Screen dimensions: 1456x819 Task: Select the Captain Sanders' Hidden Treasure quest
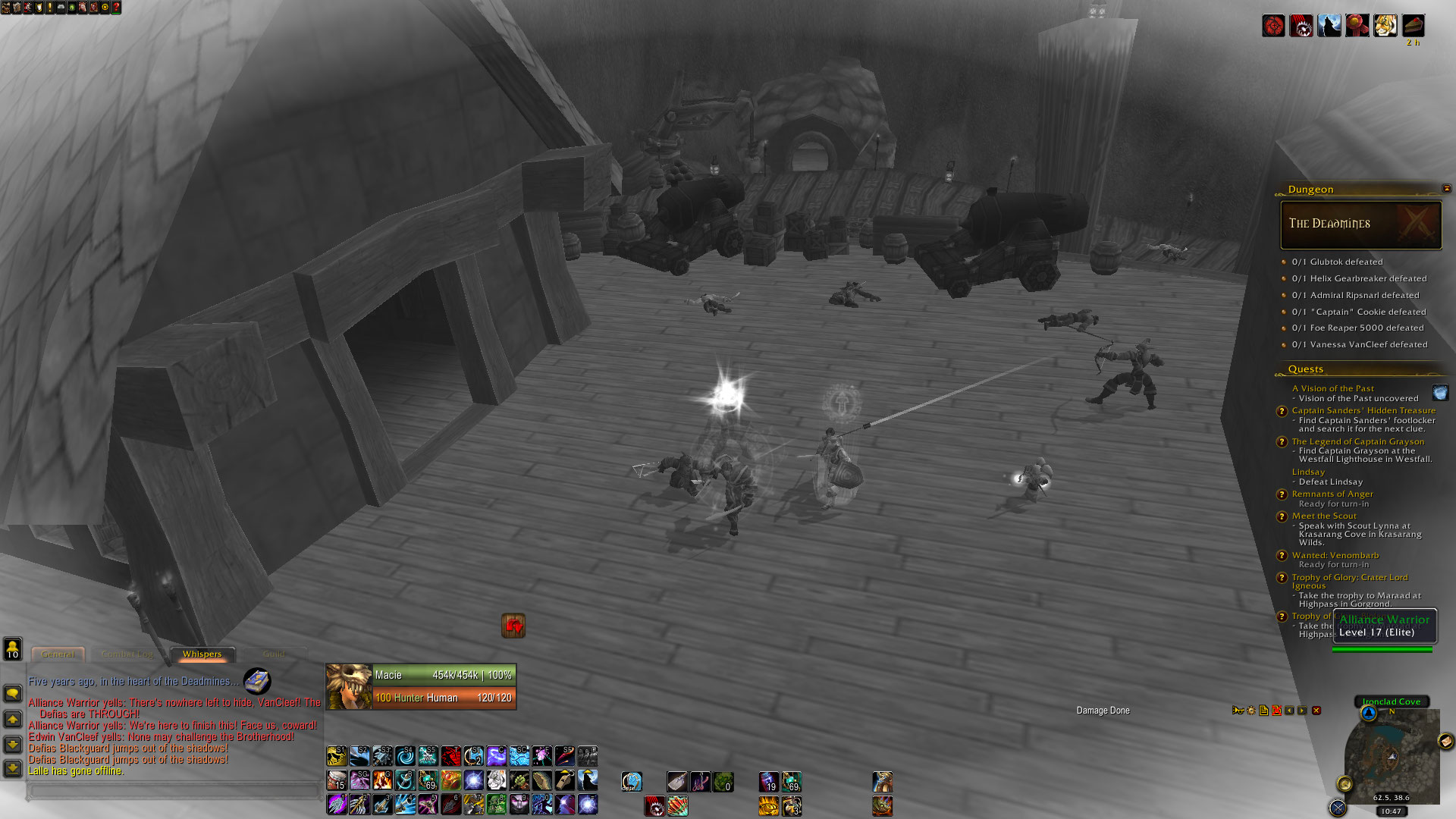pos(1363,410)
